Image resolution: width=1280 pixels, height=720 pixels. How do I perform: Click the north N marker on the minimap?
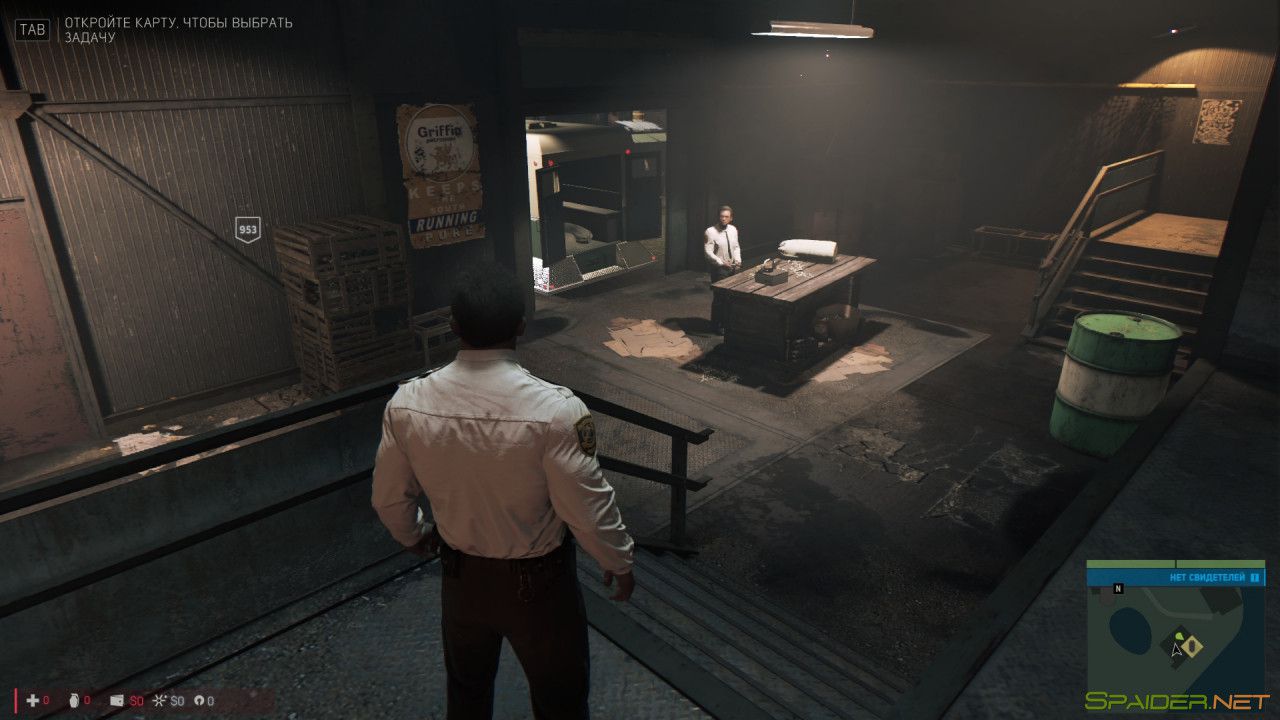1118,588
